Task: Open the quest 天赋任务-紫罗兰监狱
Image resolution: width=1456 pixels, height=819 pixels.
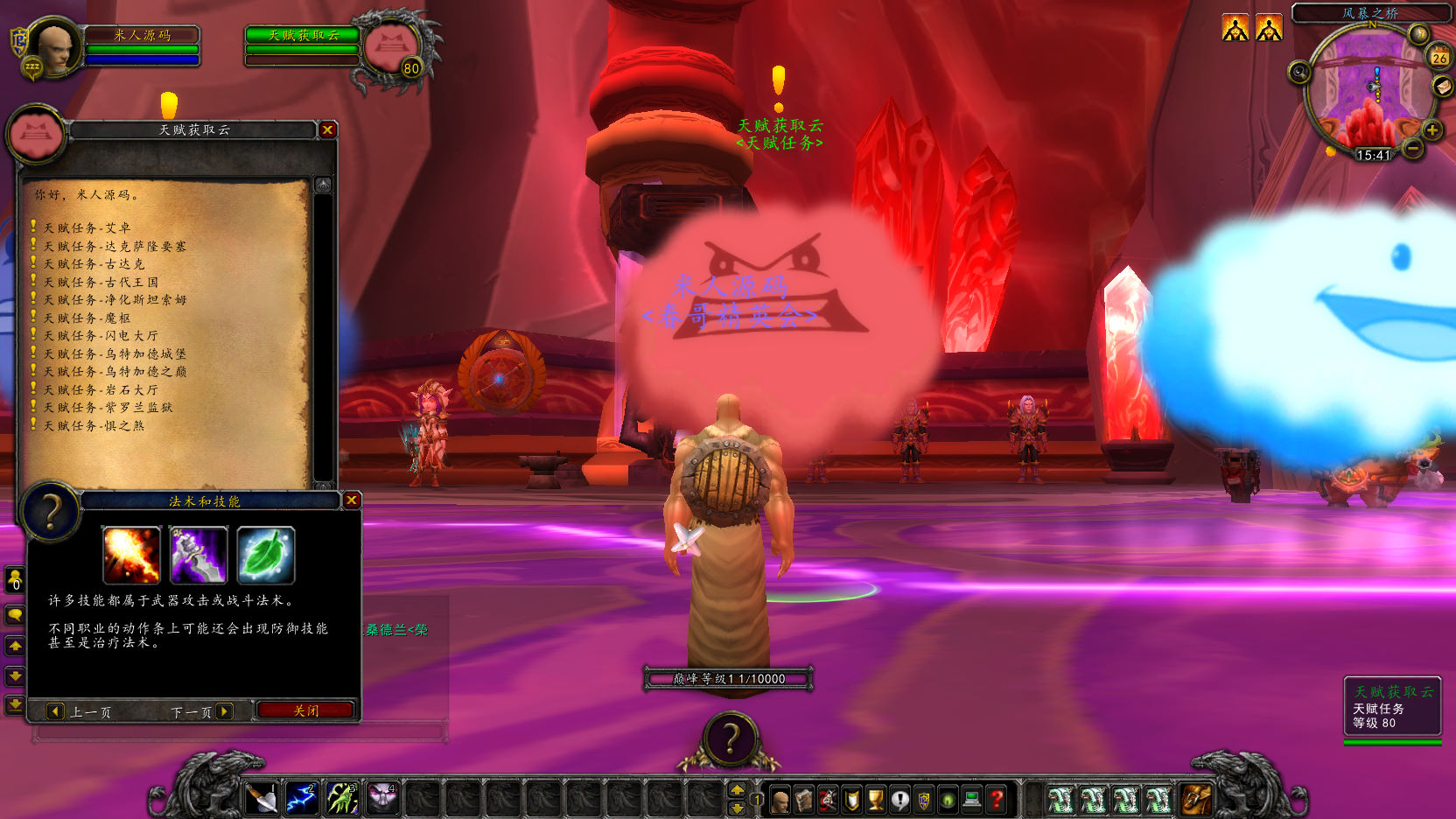Action: (x=108, y=407)
